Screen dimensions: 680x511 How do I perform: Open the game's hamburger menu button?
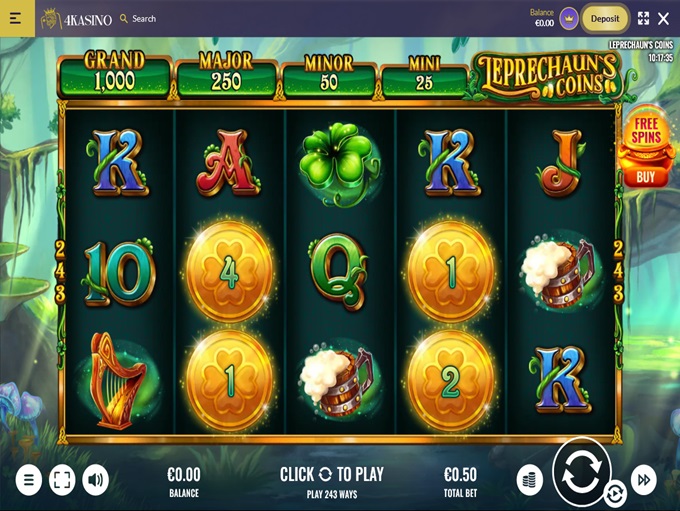point(28,480)
